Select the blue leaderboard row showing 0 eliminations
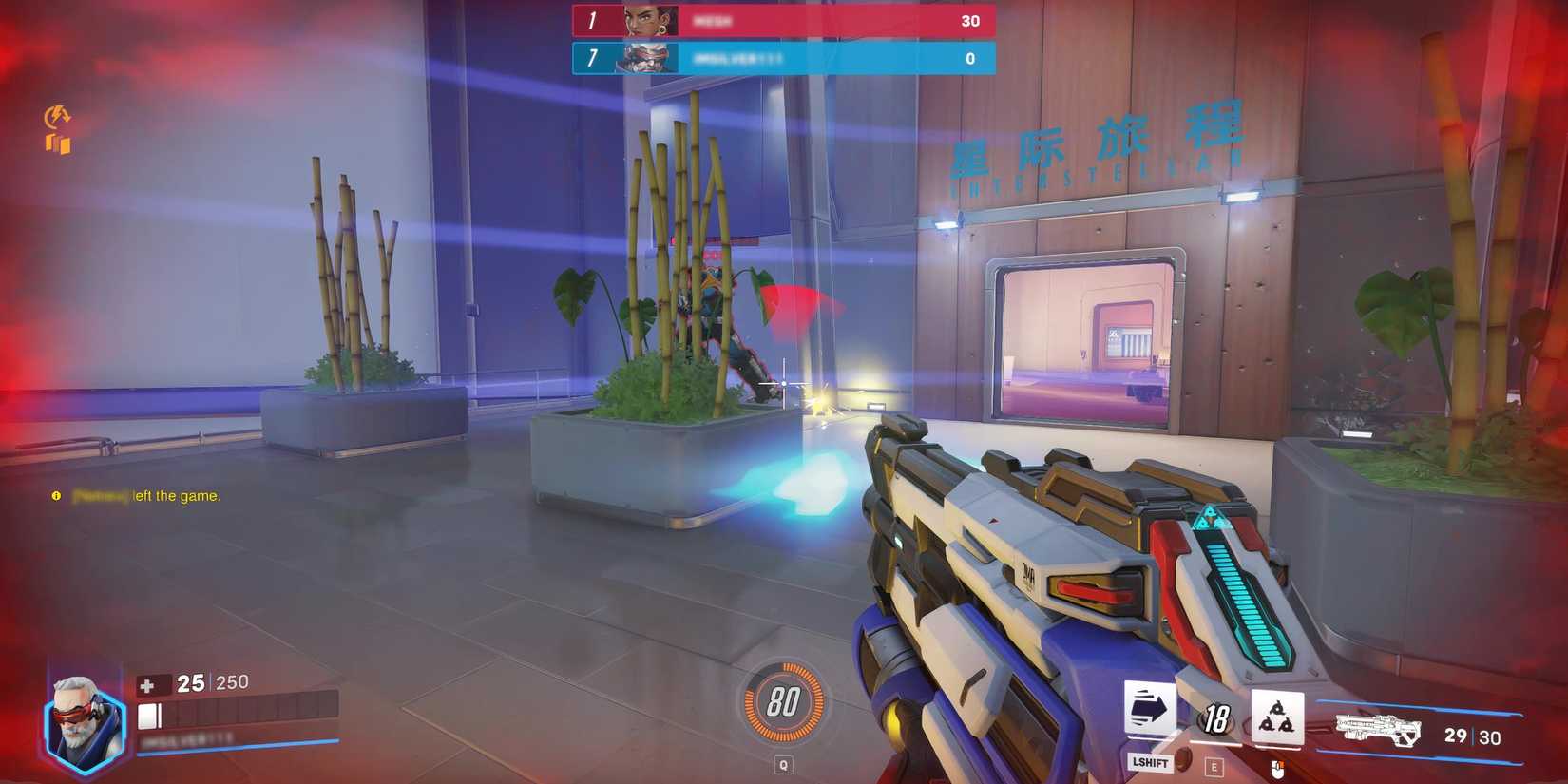The width and height of the screenshot is (1568, 784). click(x=779, y=58)
